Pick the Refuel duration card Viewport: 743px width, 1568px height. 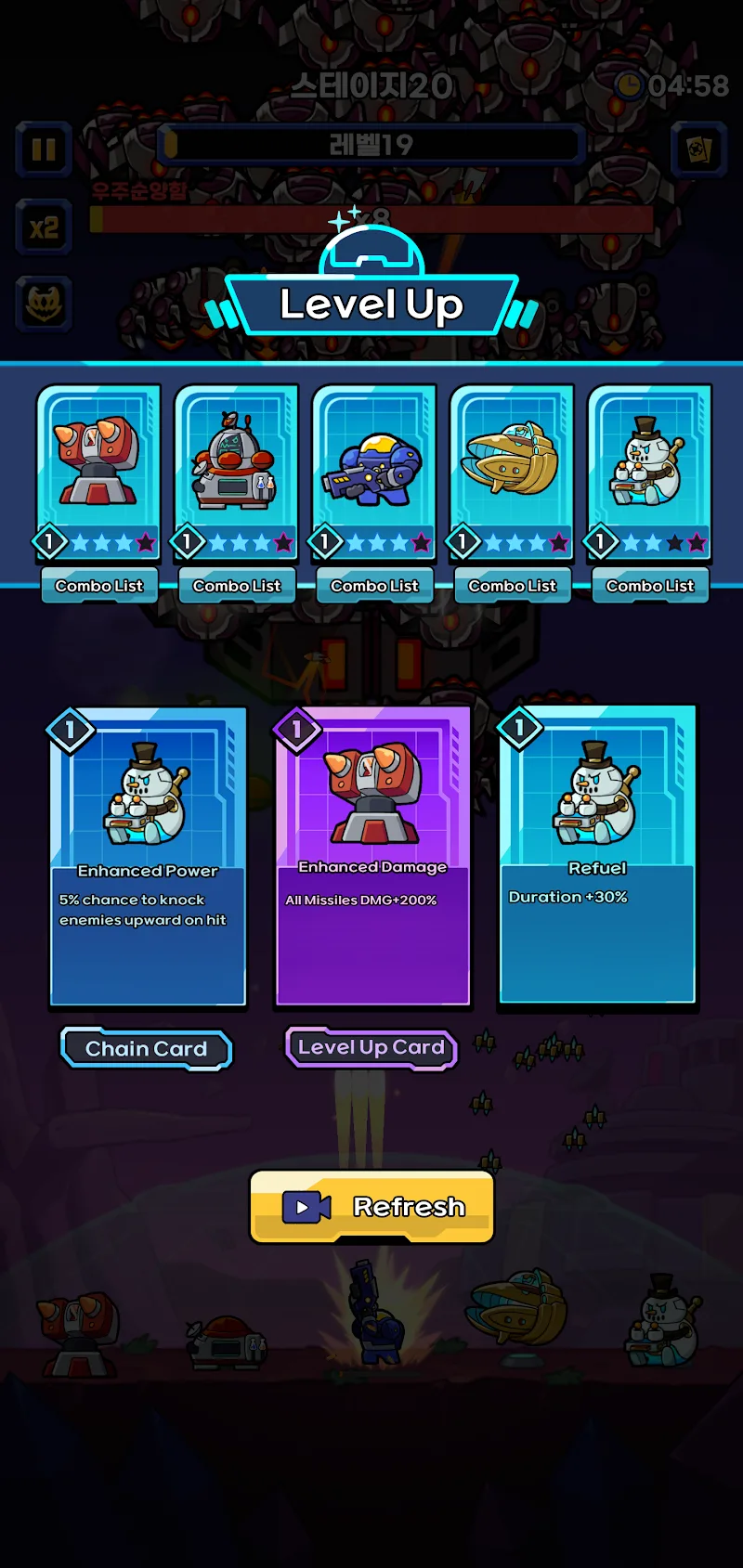click(597, 855)
